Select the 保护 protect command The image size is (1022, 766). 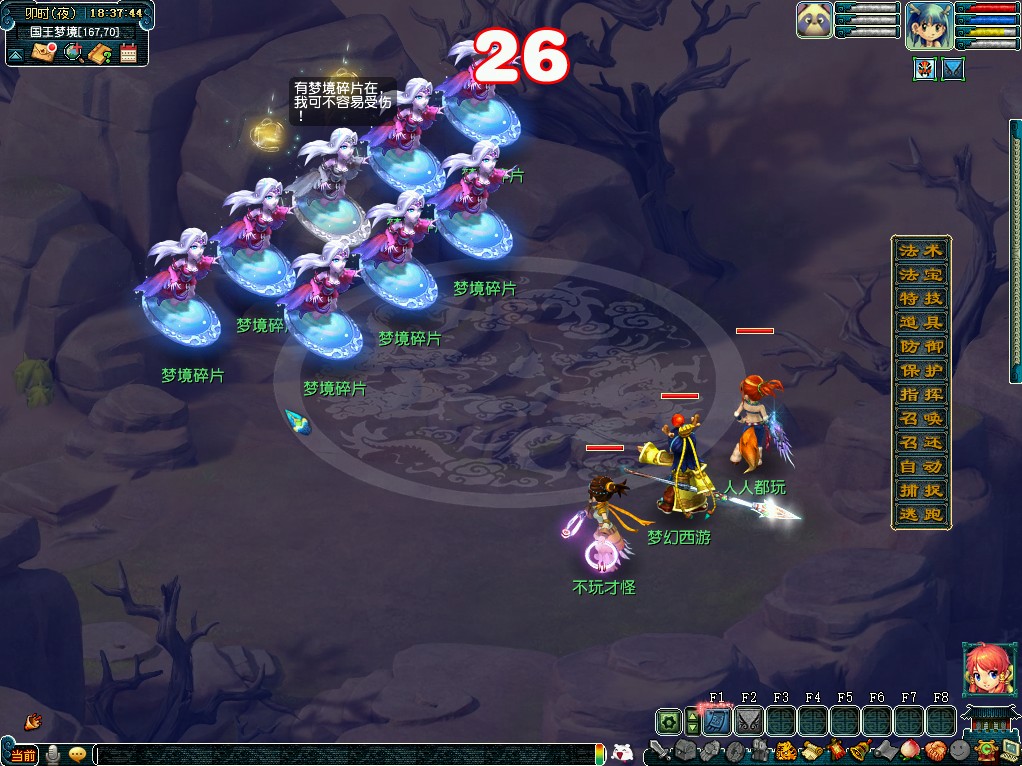pyautogui.click(x=920, y=370)
